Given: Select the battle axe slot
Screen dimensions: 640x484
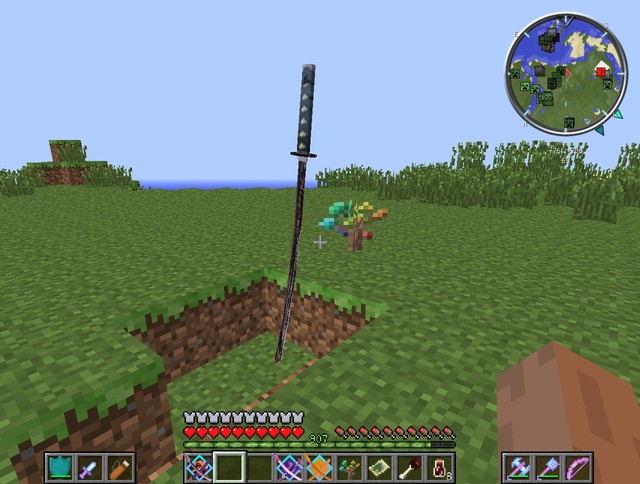Looking at the screenshot, I should 520,467.
